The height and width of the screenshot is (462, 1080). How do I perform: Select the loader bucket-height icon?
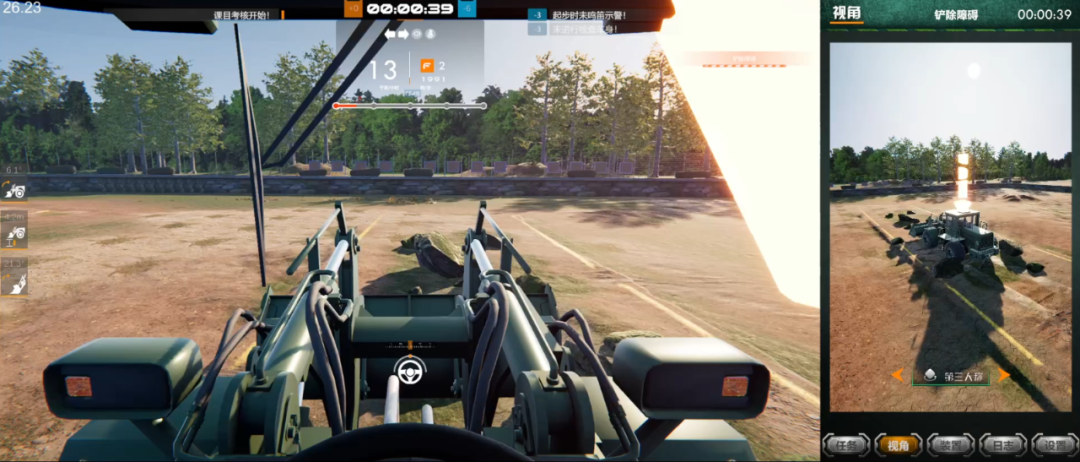tap(14, 233)
